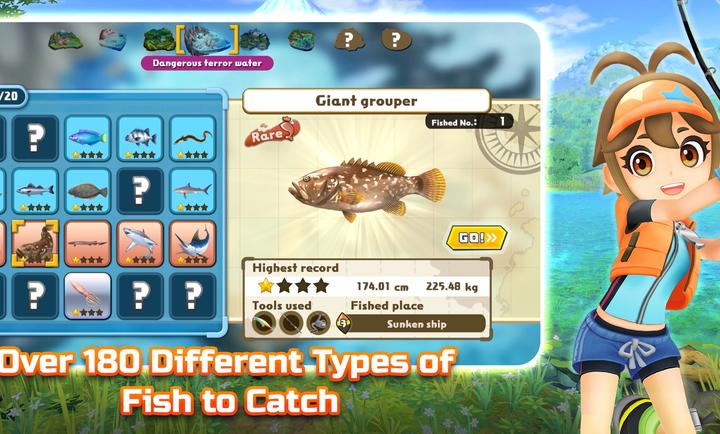This screenshot has width=720, height=434.
Task: Select the selected giant grouper tile
Action: (36, 243)
